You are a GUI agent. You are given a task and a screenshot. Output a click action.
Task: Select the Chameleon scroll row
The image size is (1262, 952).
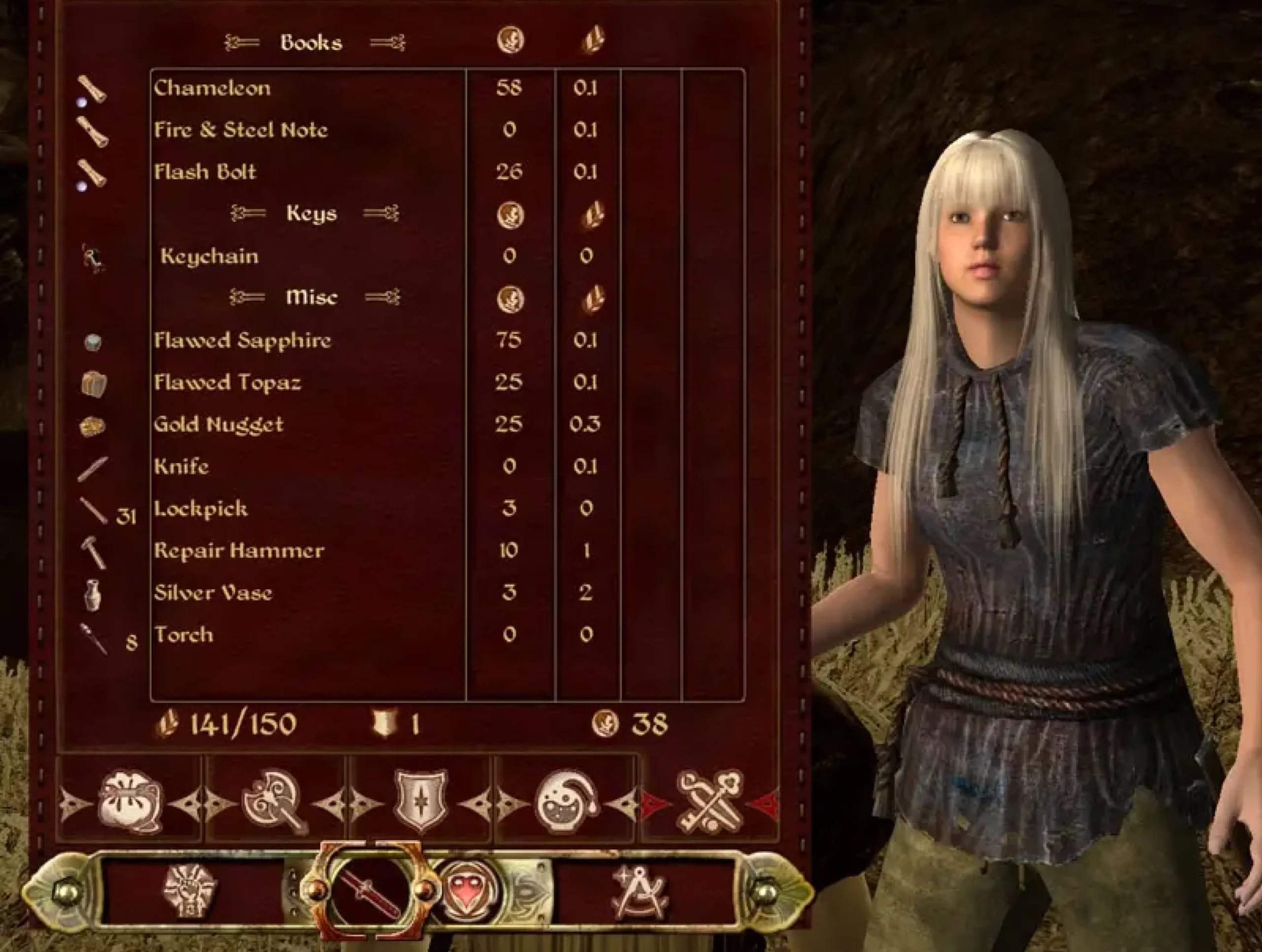[212, 88]
